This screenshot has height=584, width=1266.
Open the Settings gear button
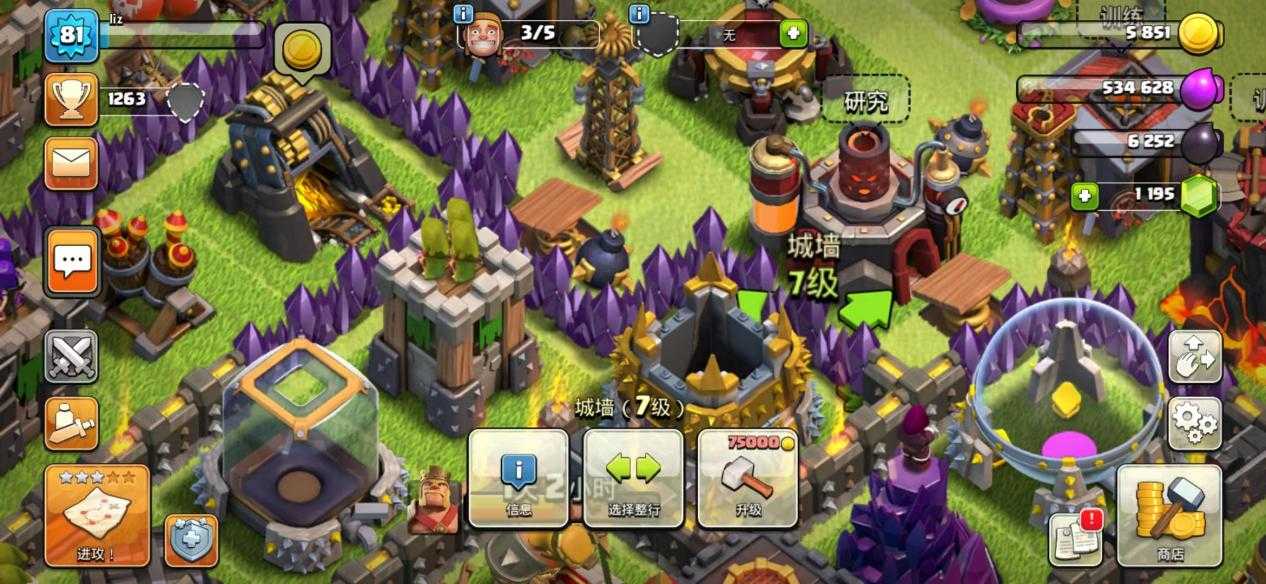click(1195, 423)
